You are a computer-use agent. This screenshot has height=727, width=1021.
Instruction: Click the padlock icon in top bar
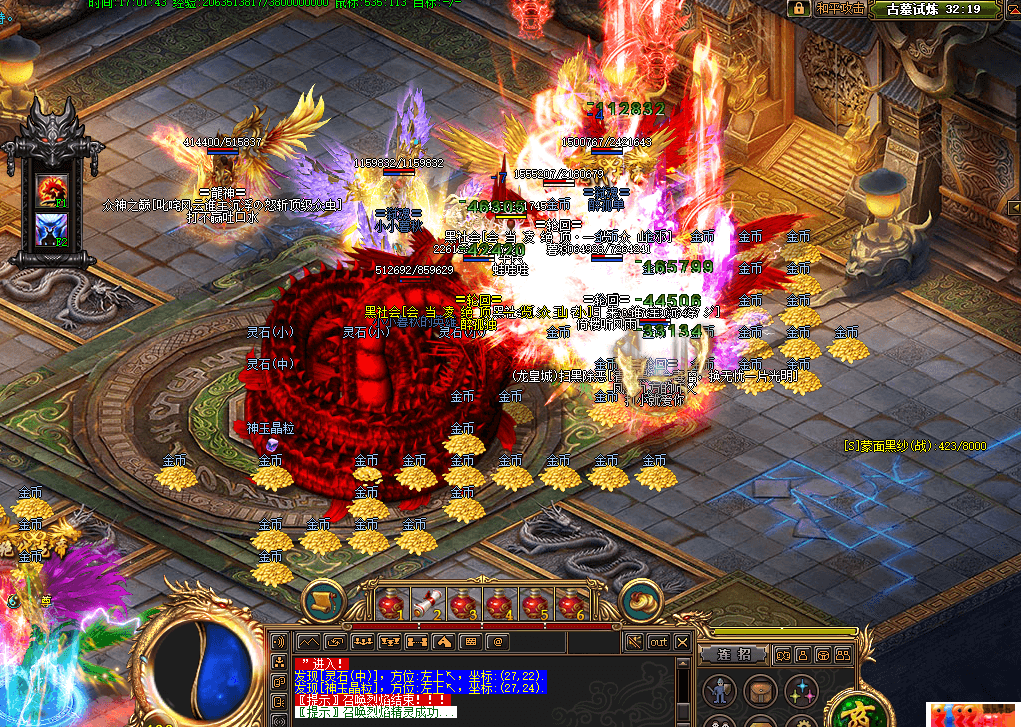point(798,8)
